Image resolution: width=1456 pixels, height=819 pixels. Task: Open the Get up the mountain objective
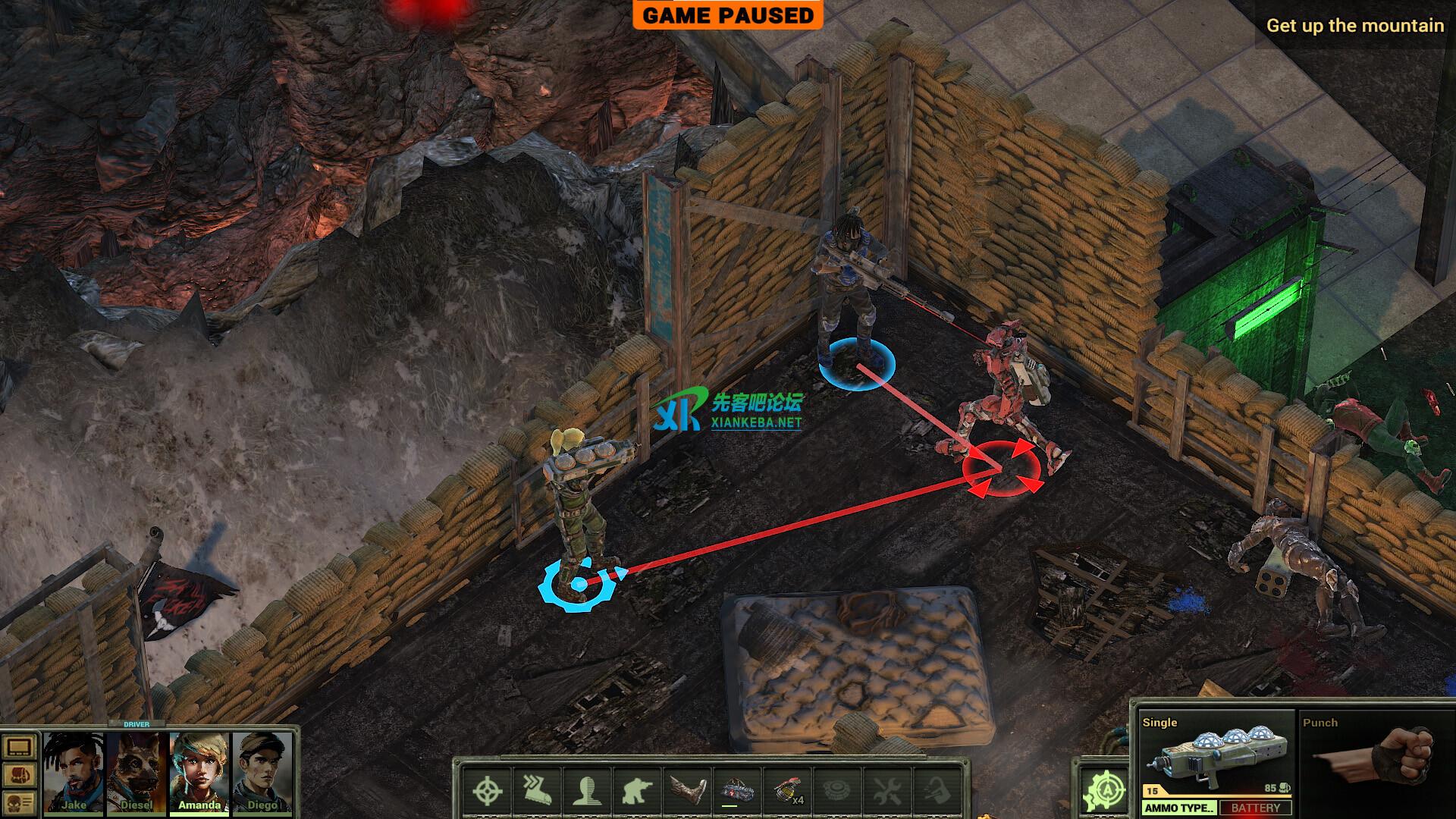tap(1354, 26)
